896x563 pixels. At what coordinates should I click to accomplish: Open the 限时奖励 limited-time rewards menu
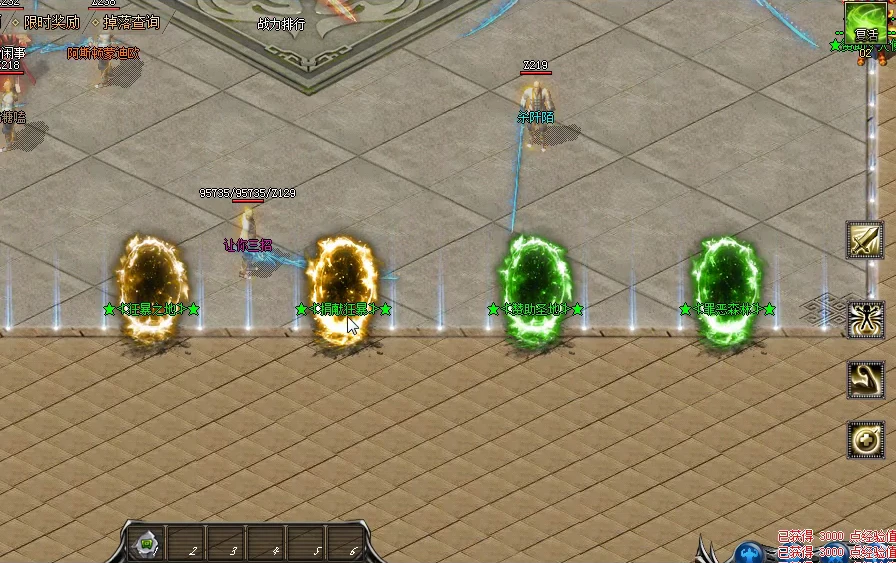pyautogui.click(x=51, y=22)
